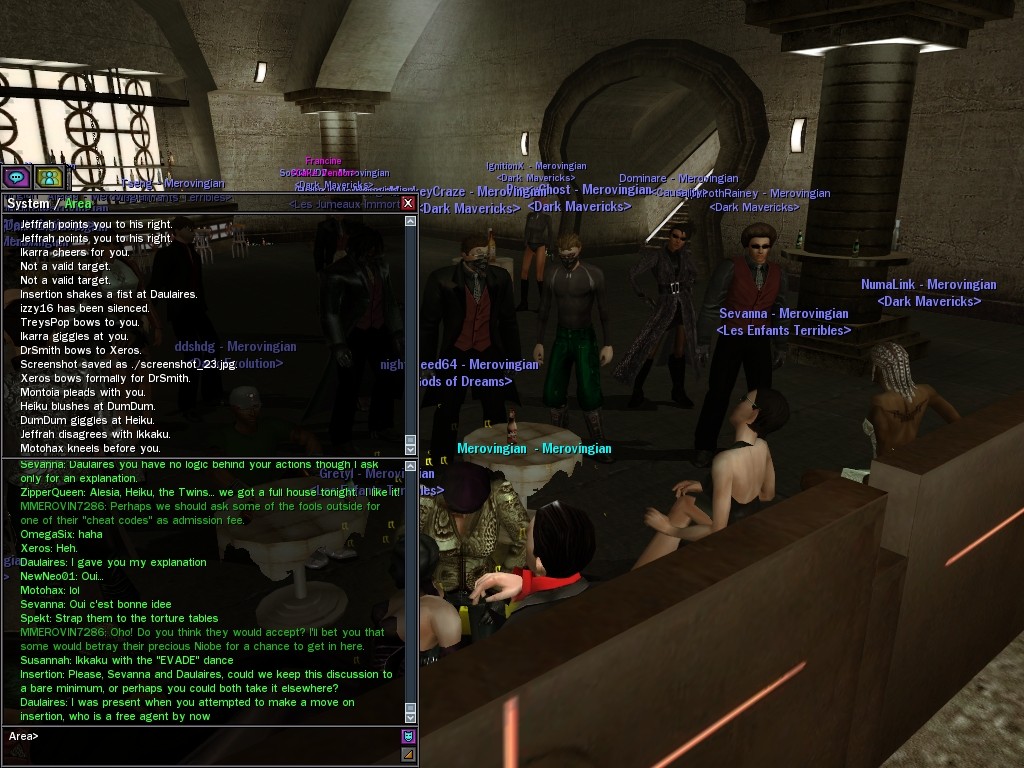Open the two-person team icon
Screen dimensions: 1024x768
coord(48,177)
